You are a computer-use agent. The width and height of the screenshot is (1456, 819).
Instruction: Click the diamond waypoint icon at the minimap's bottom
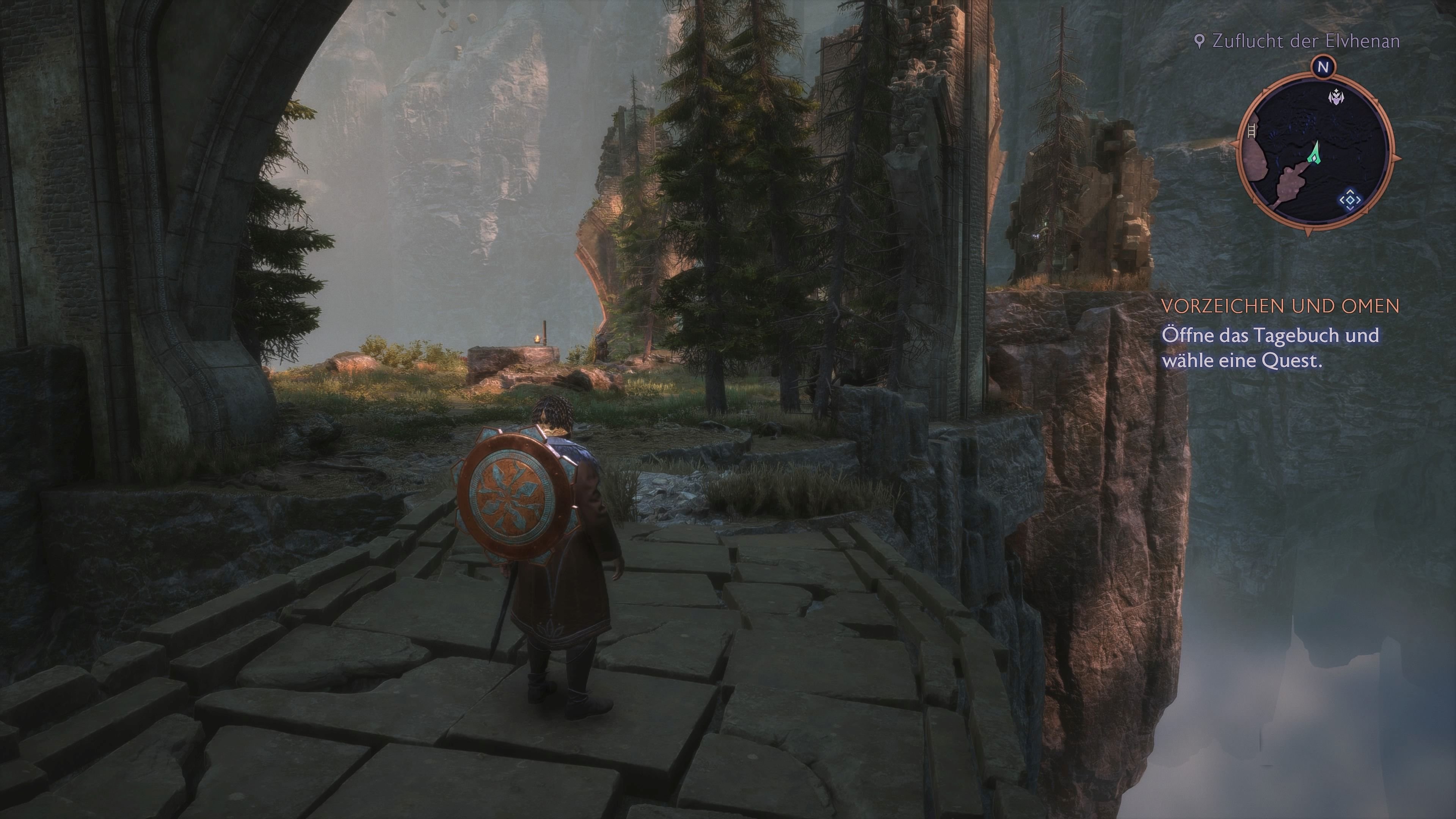click(1351, 200)
